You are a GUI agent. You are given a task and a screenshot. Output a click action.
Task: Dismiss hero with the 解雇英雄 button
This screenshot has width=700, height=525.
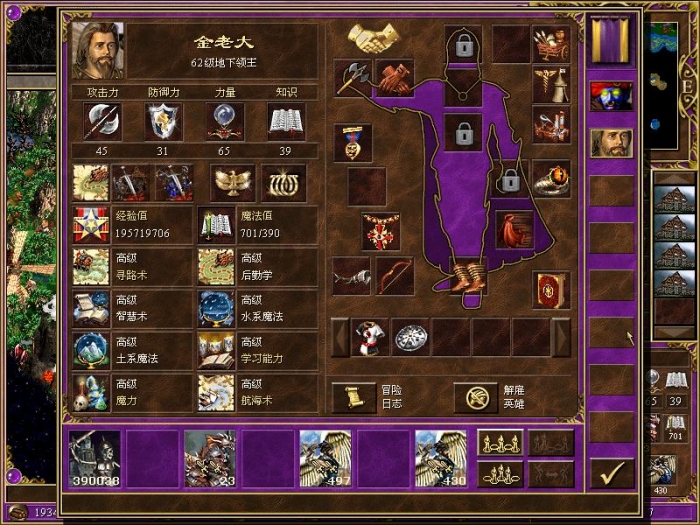point(476,397)
